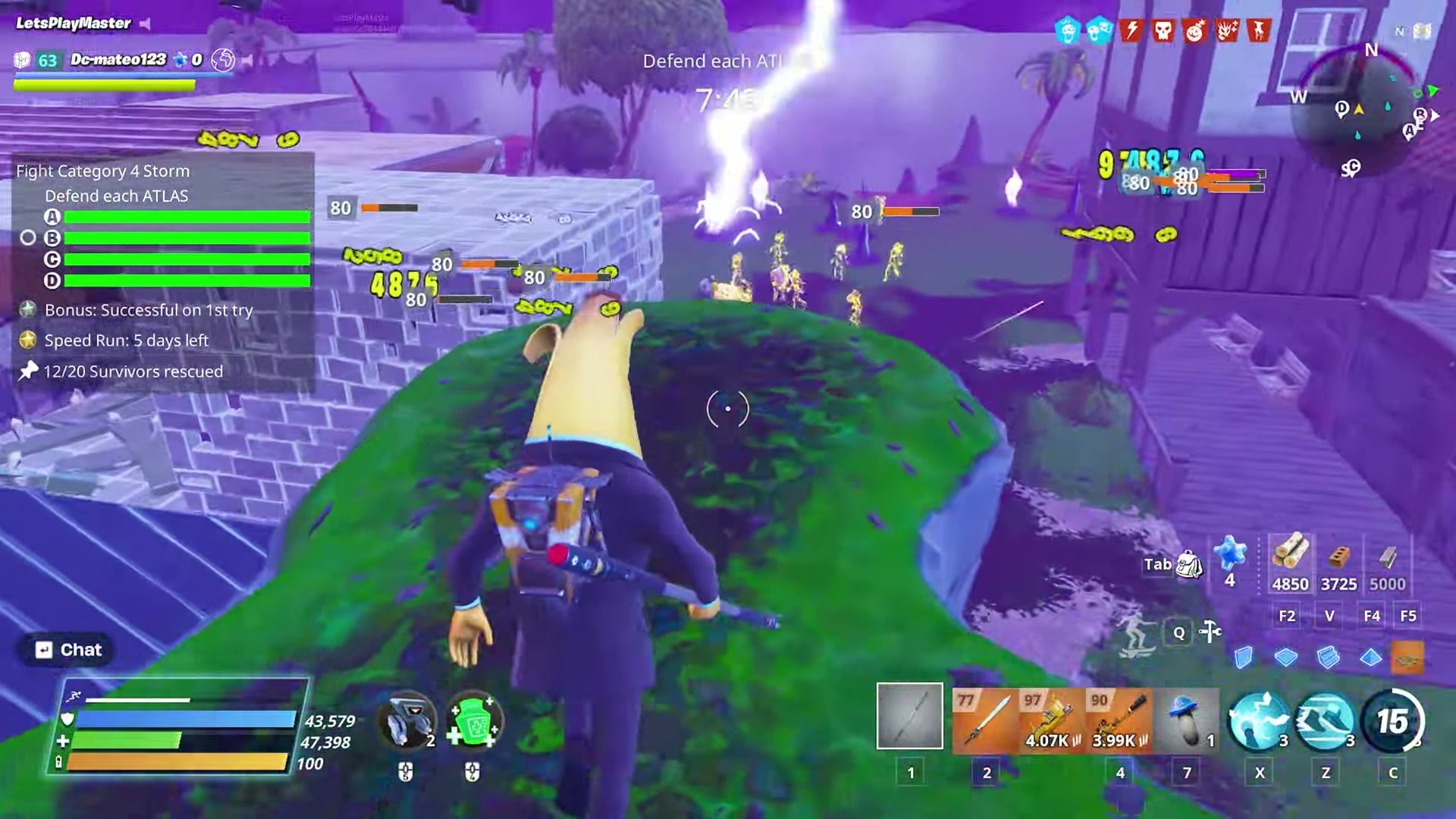1456x819 pixels.
Task: Open the Chat panel
Action: point(67,649)
